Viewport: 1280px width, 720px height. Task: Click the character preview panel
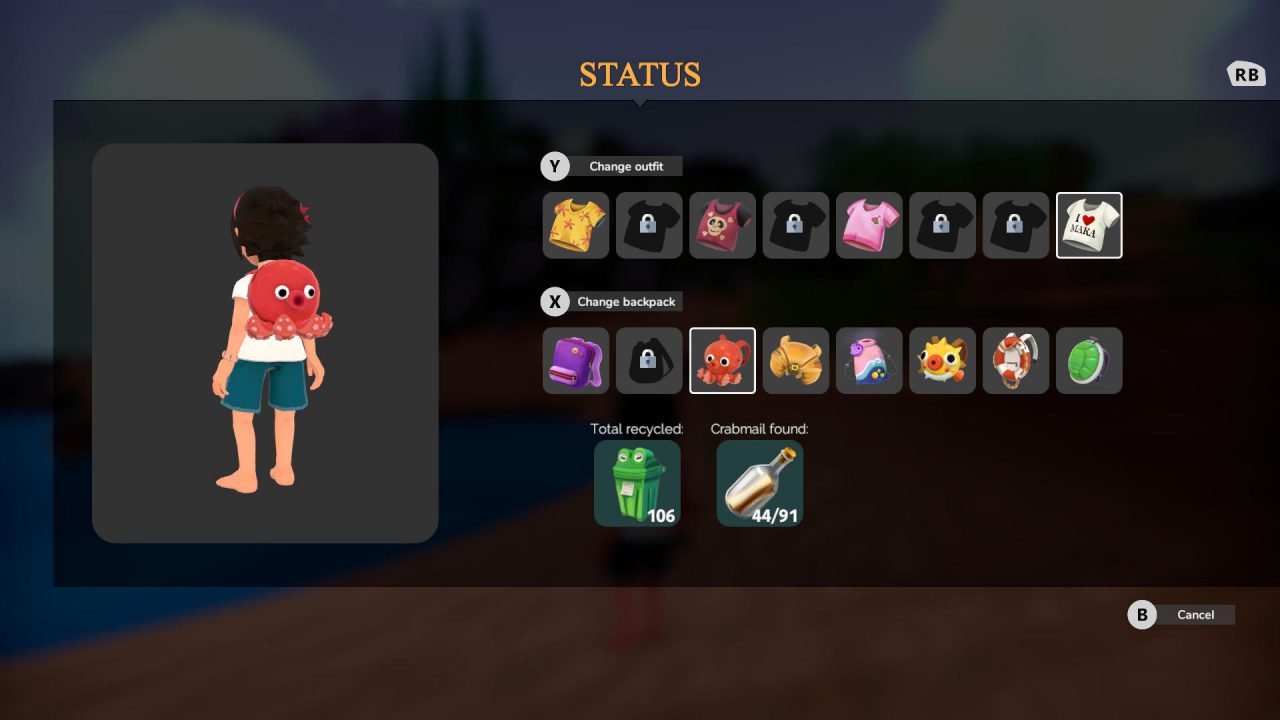click(x=265, y=343)
